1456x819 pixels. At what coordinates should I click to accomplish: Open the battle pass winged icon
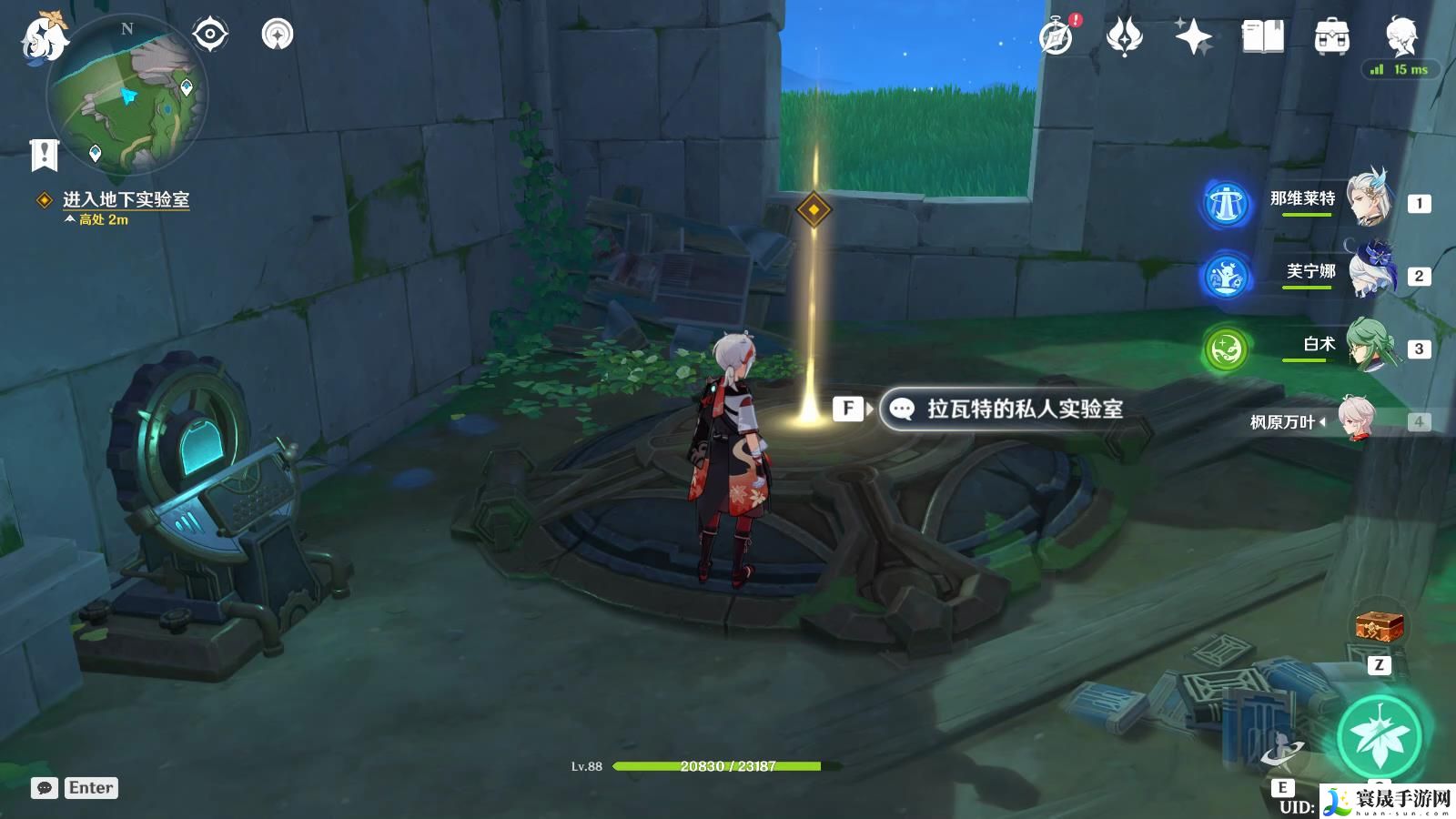[1125, 37]
